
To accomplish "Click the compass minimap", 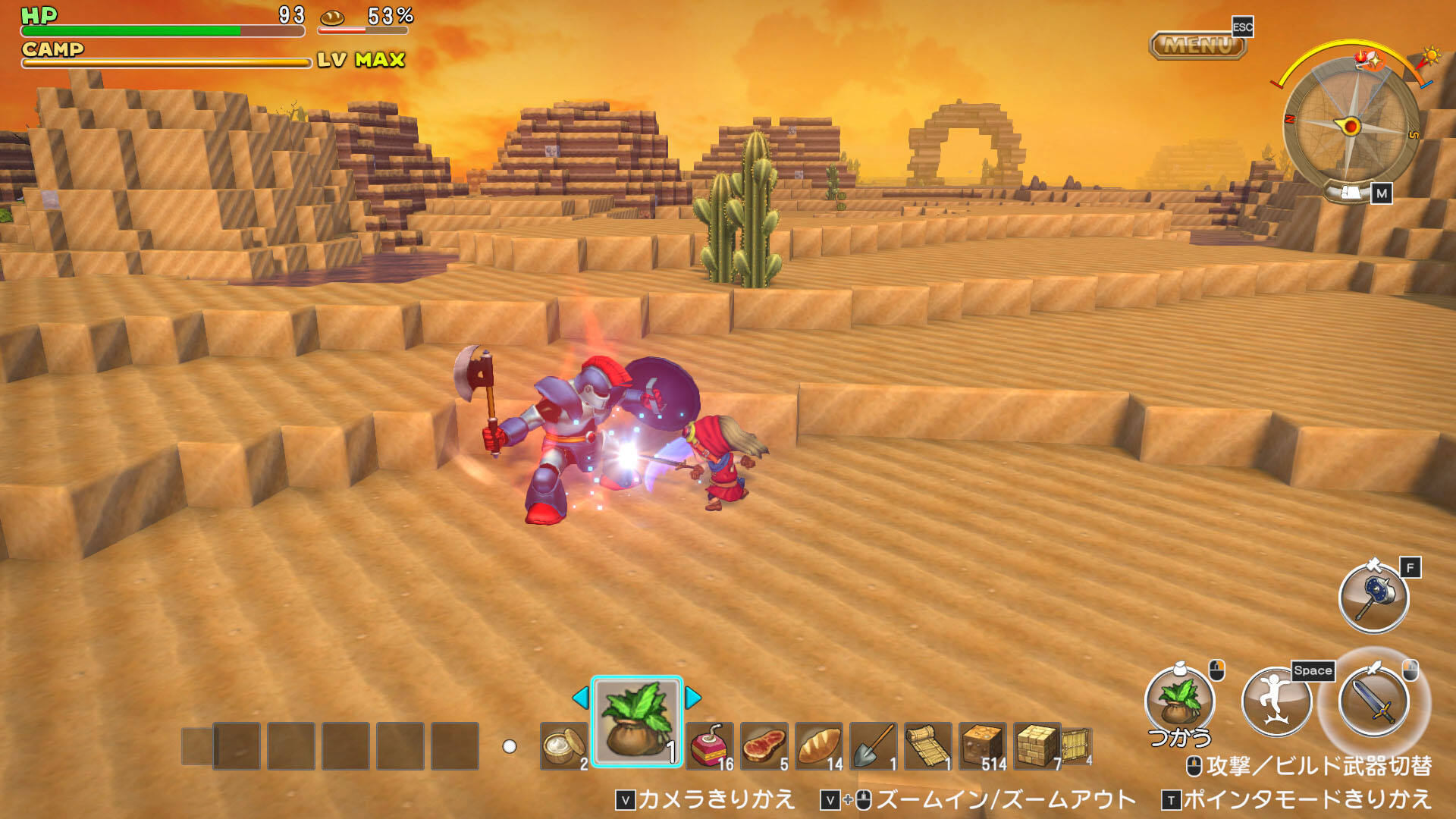I will click(1351, 125).
